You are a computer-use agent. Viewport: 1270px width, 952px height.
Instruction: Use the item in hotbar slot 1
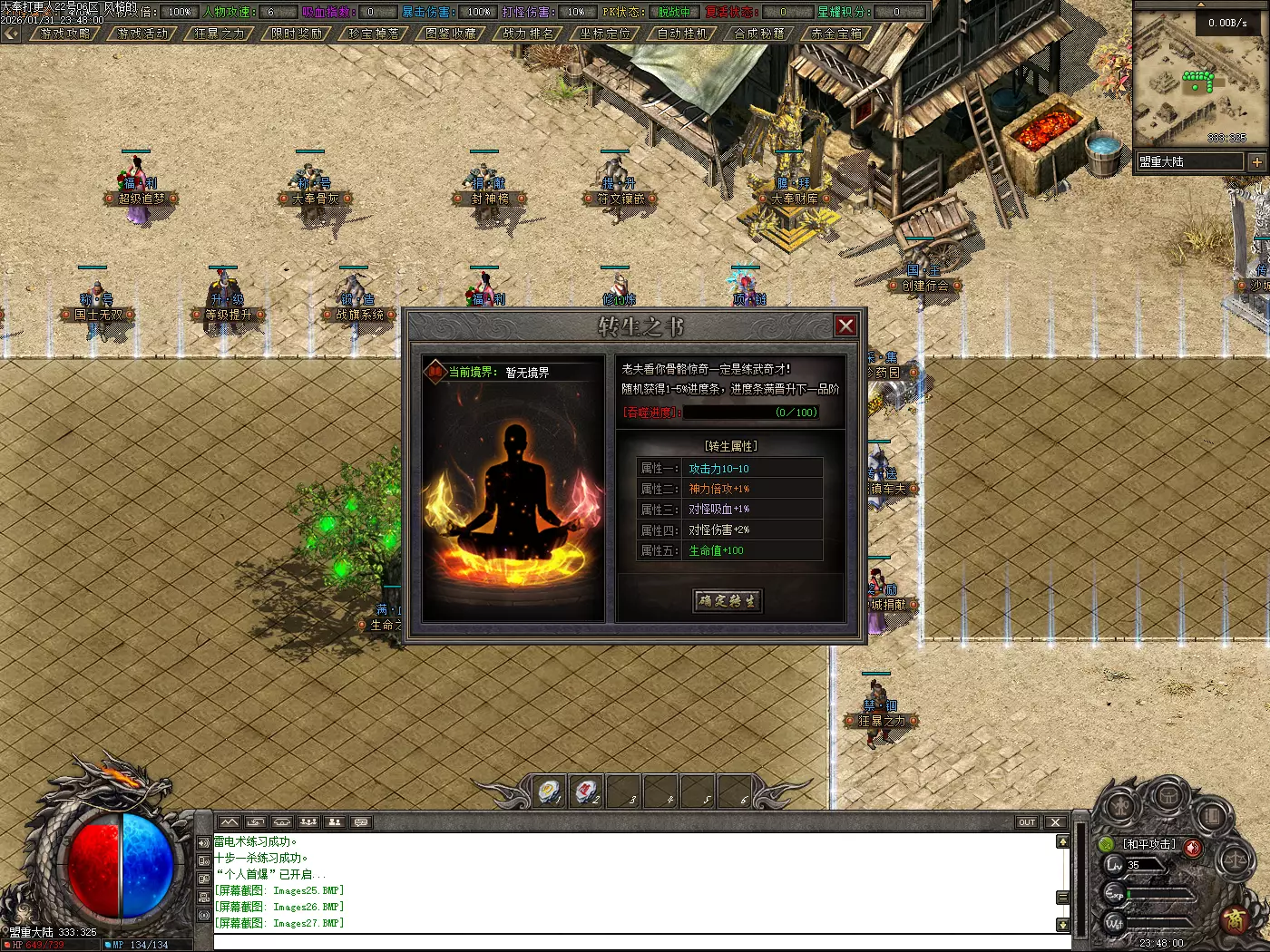[550, 791]
